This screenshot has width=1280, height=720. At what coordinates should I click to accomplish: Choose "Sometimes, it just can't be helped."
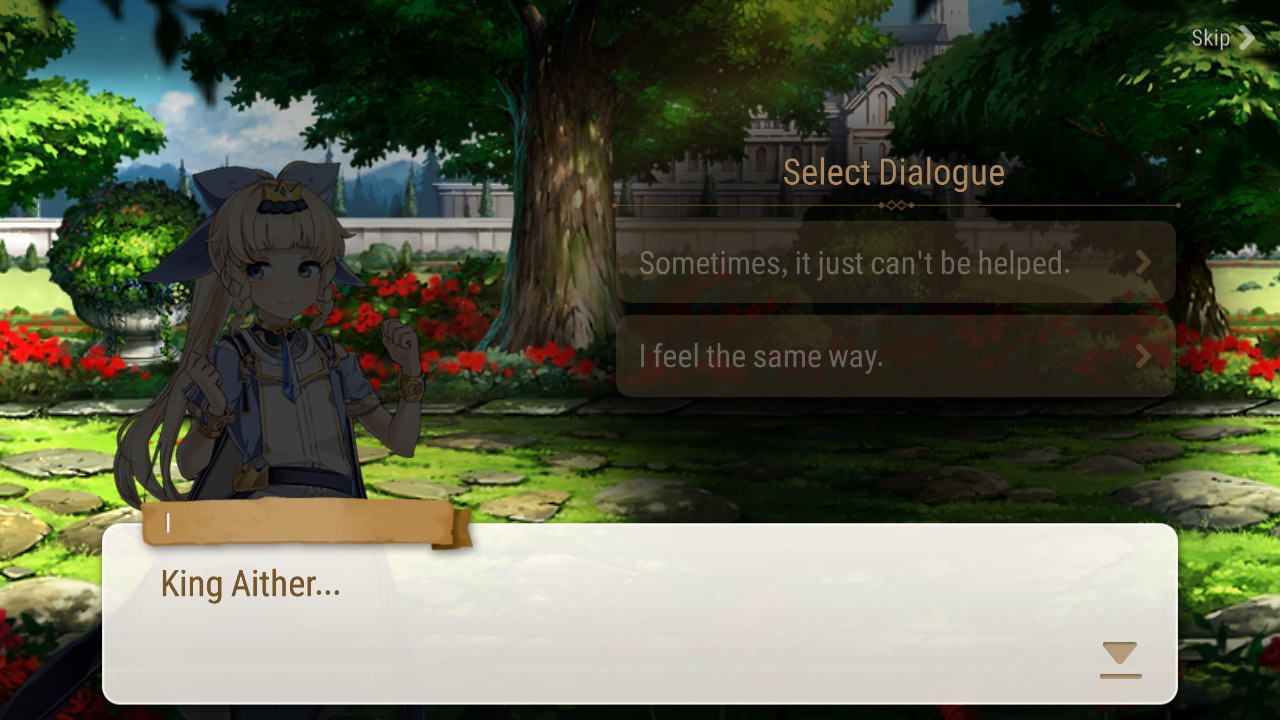click(895, 263)
